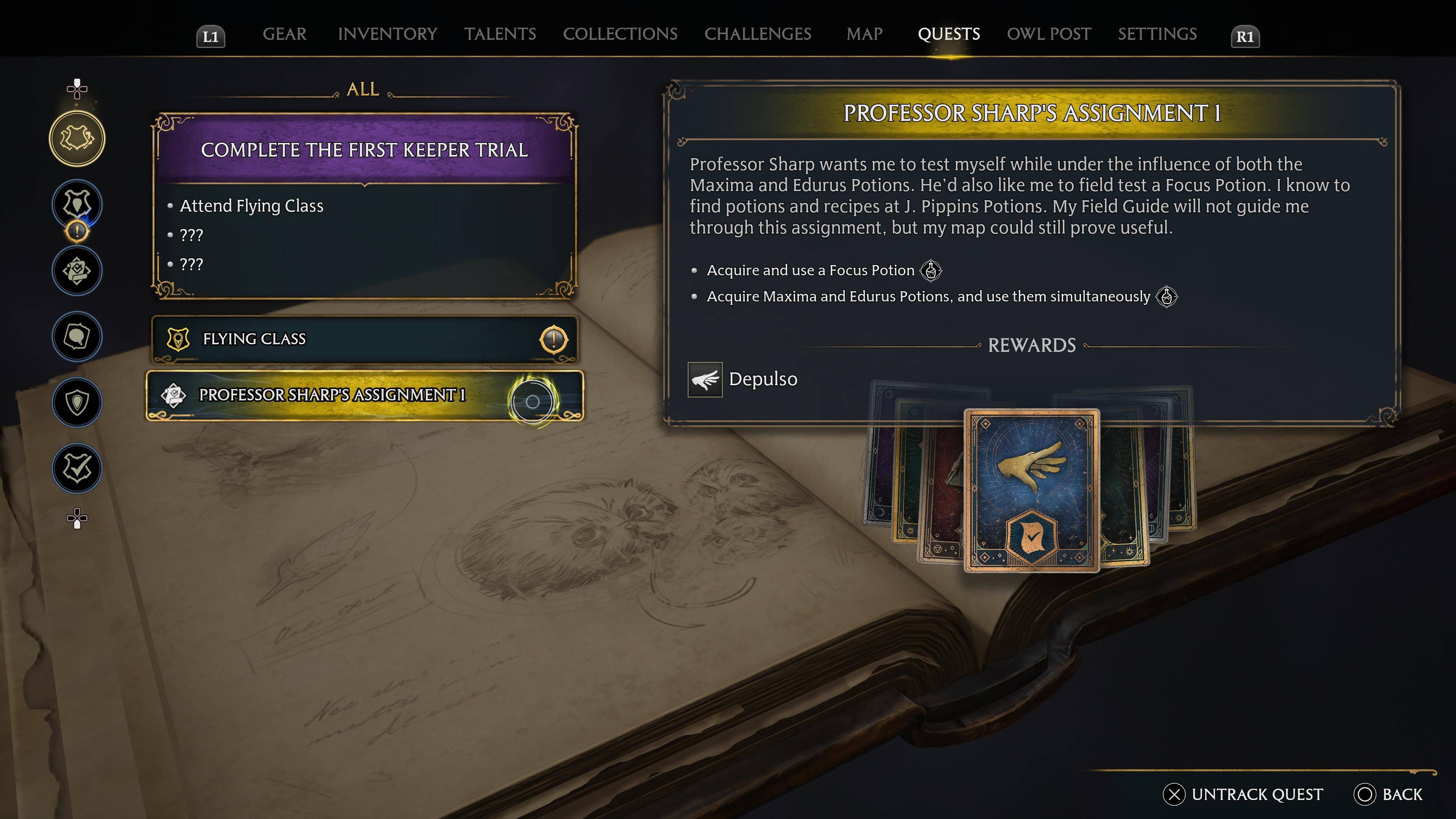Click the badge icon on the Flying Class entry
Screen dimensions: 1456x819
pos(179,339)
